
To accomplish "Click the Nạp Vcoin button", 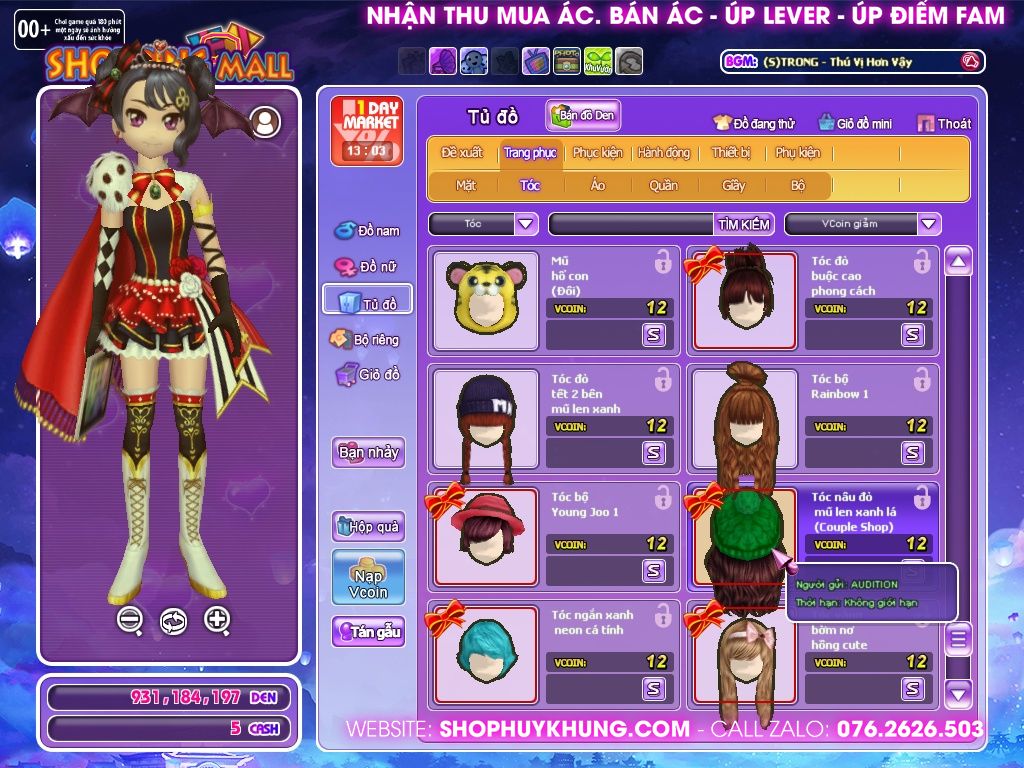I will pos(368,577).
